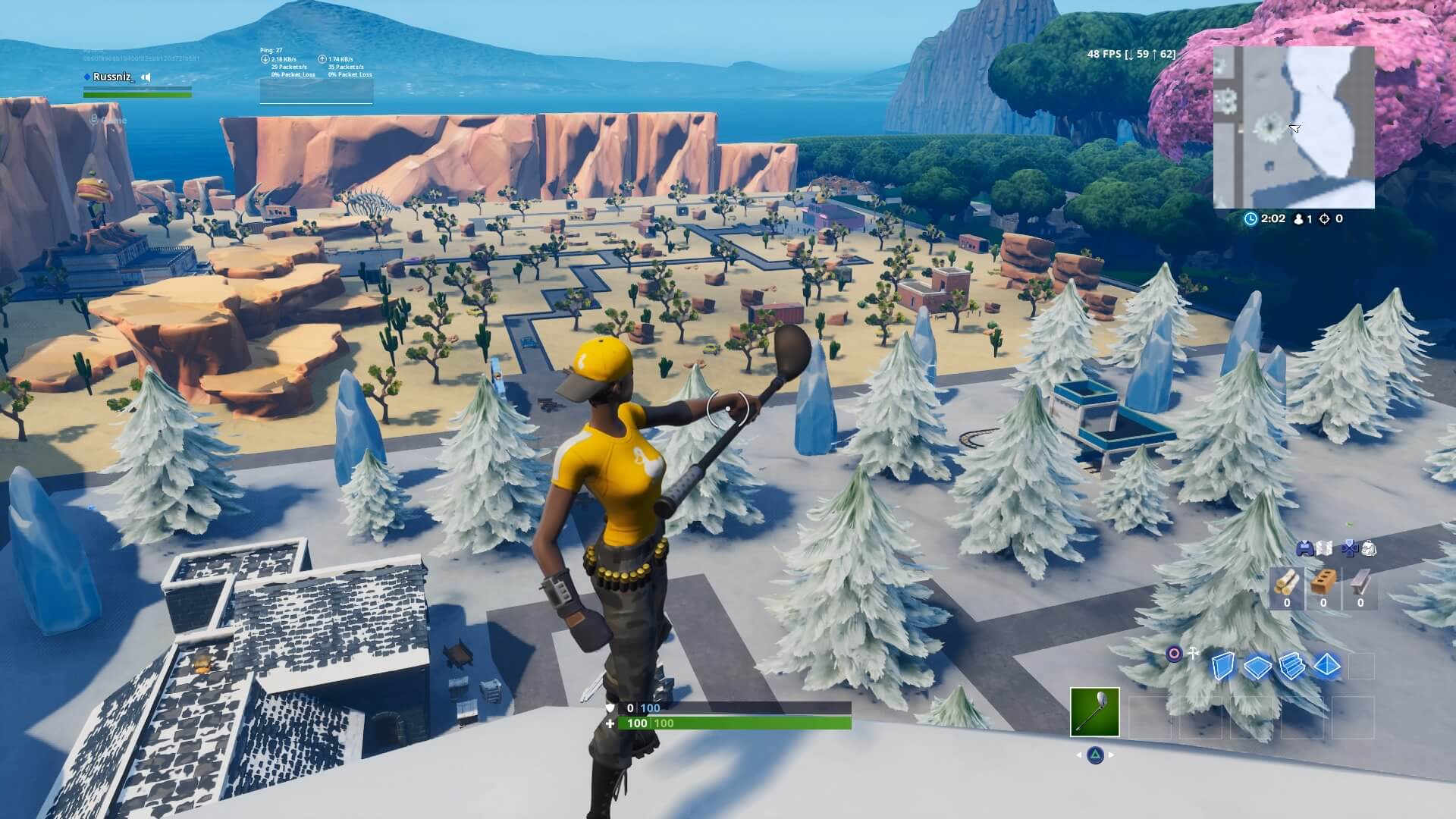Screen dimensions: 1456x819
Task: Select the stairs build piece icon
Action: click(1291, 667)
